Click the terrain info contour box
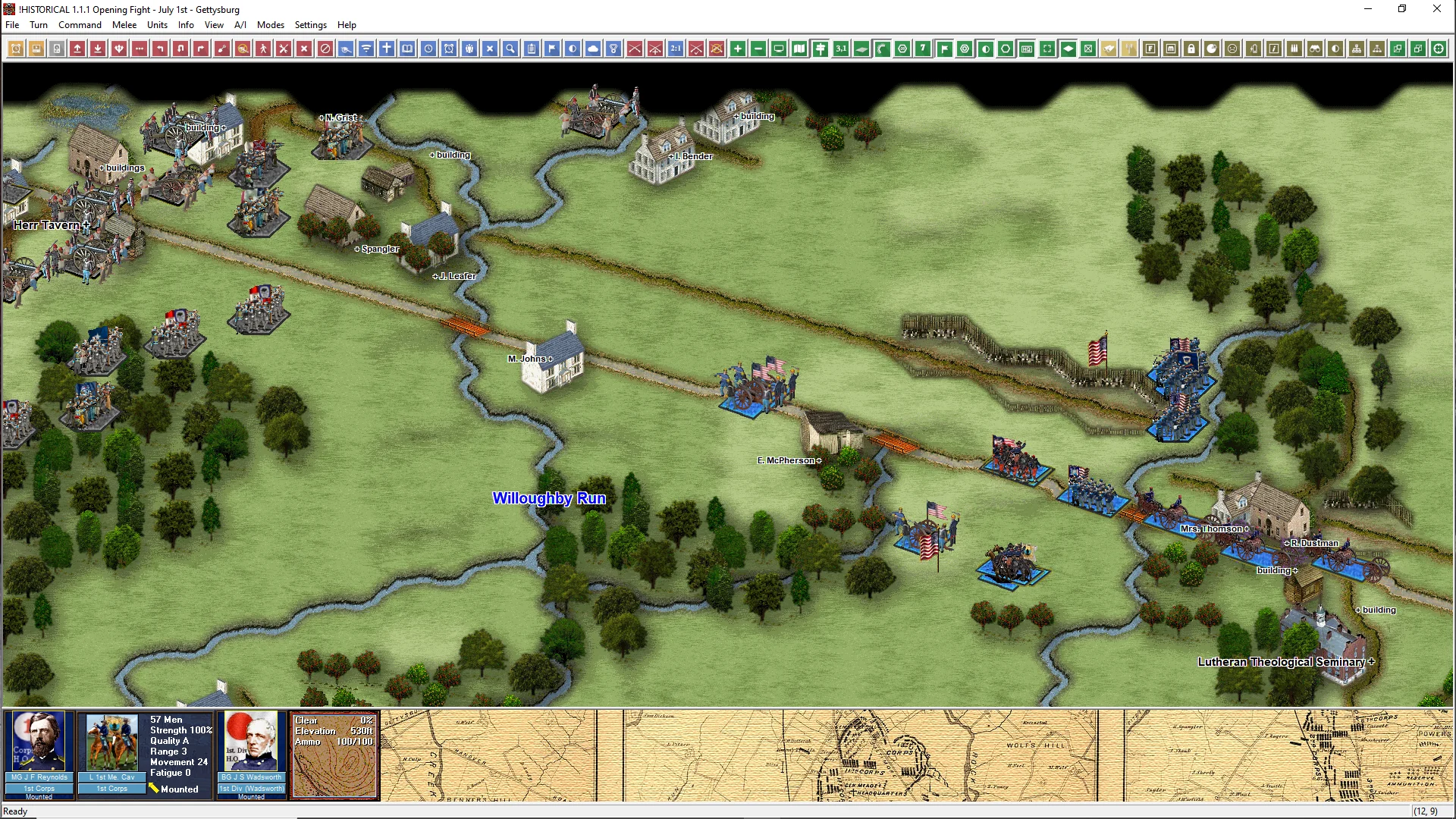The width and height of the screenshot is (1456, 819). [334, 755]
